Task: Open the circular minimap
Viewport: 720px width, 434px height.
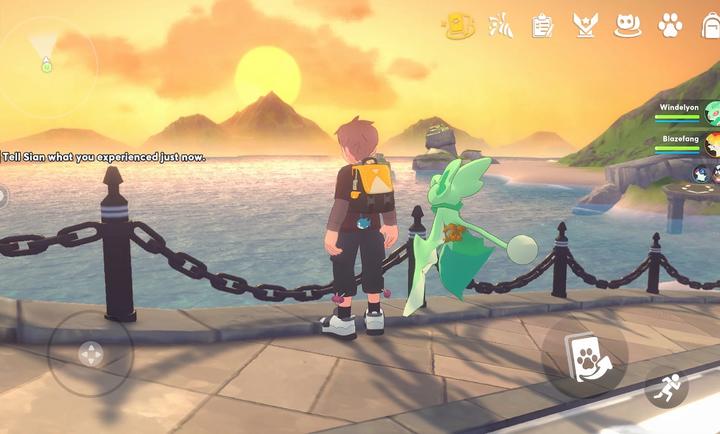Action: click(x=46, y=64)
